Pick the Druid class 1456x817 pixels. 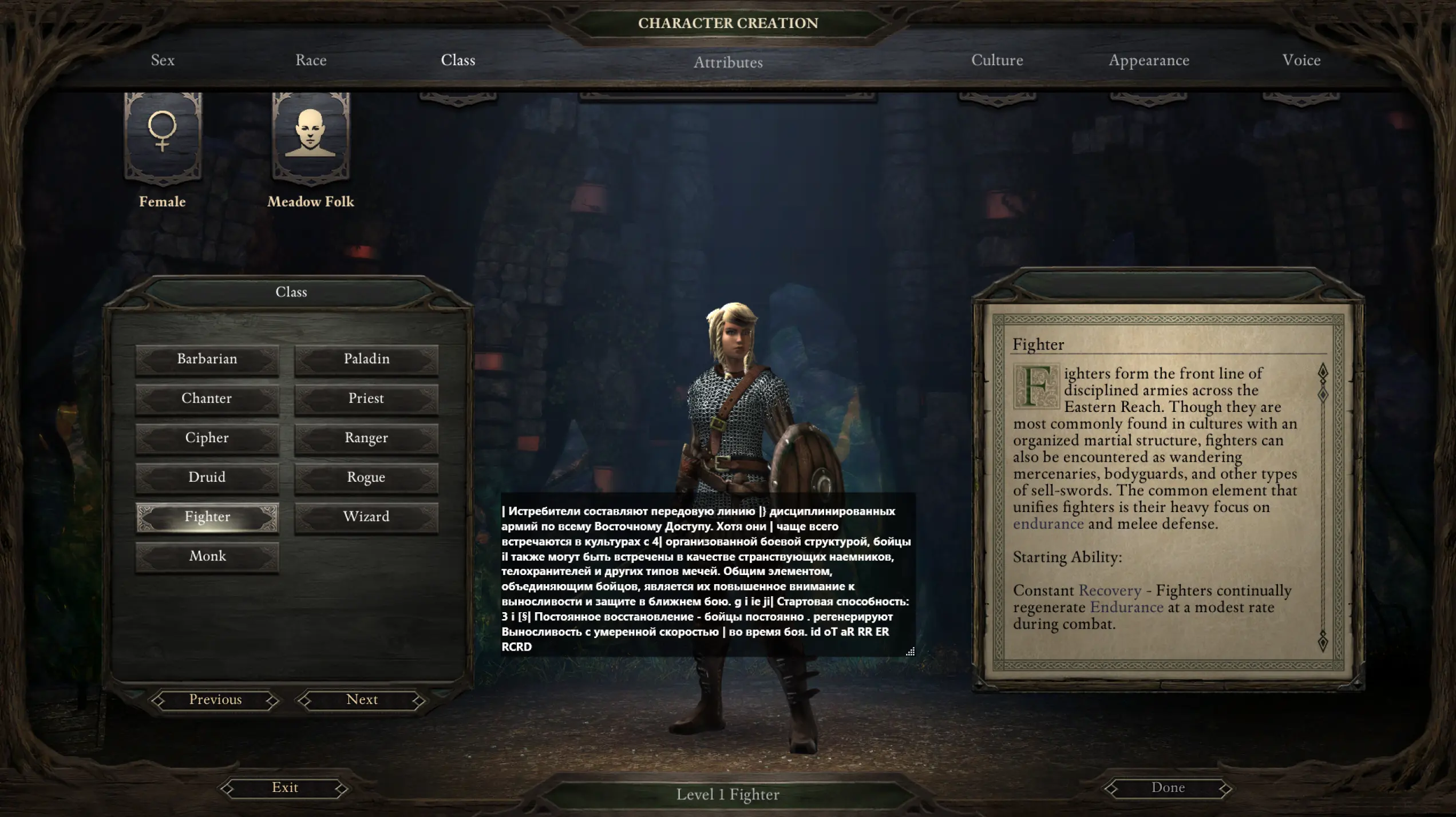207,478
